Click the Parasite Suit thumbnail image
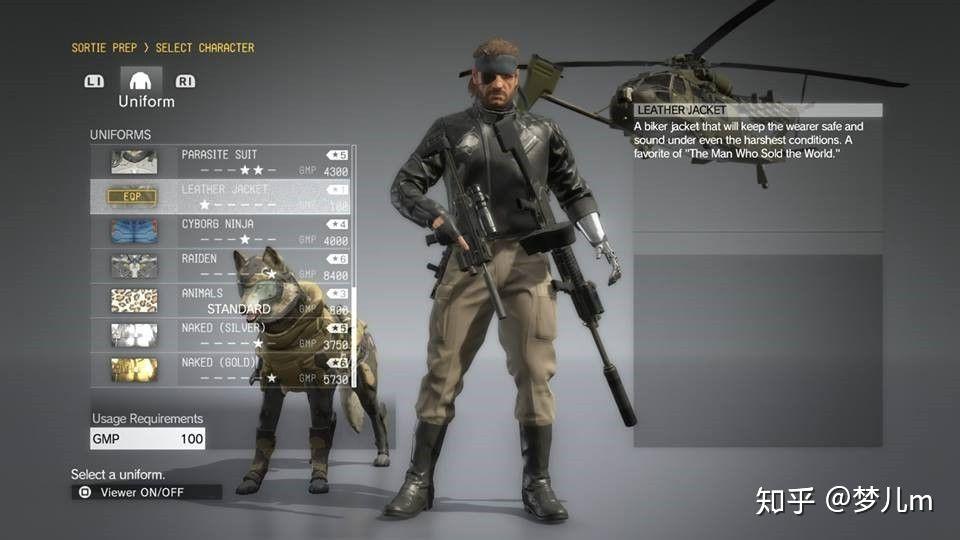This screenshot has height=540, width=960. tap(133, 162)
